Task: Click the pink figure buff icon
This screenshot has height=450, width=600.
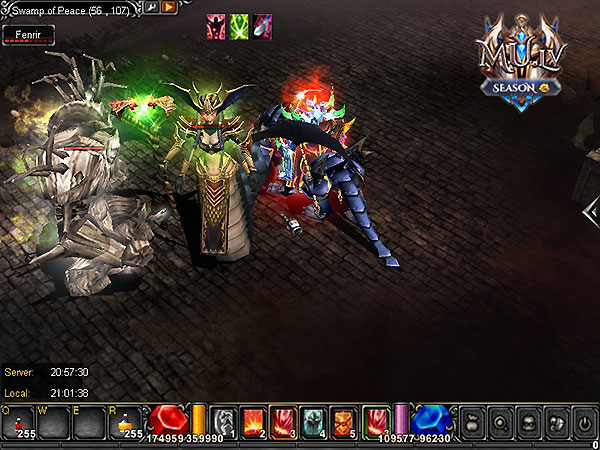Action: (216, 26)
